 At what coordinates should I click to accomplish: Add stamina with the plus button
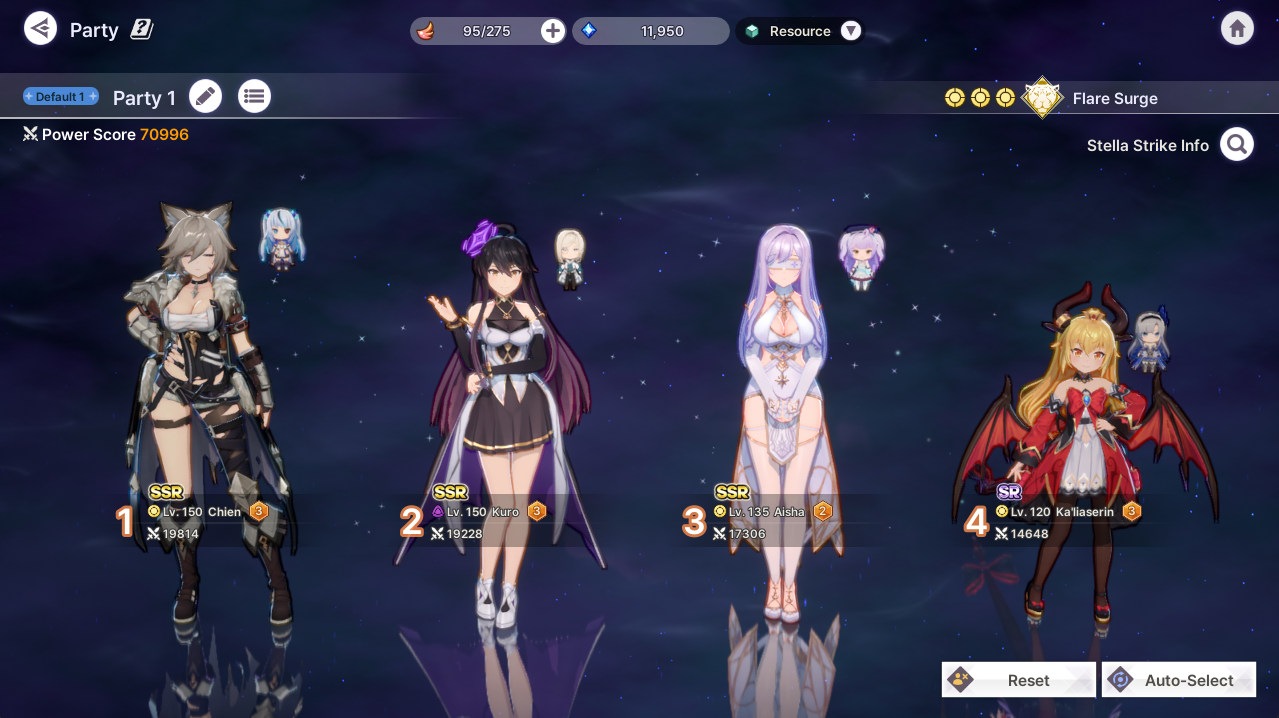tap(553, 31)
